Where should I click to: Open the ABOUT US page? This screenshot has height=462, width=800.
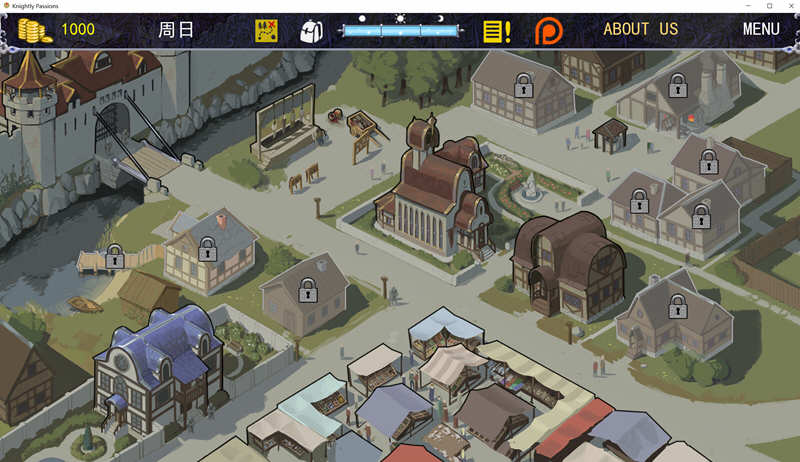(x=640, y=29)
